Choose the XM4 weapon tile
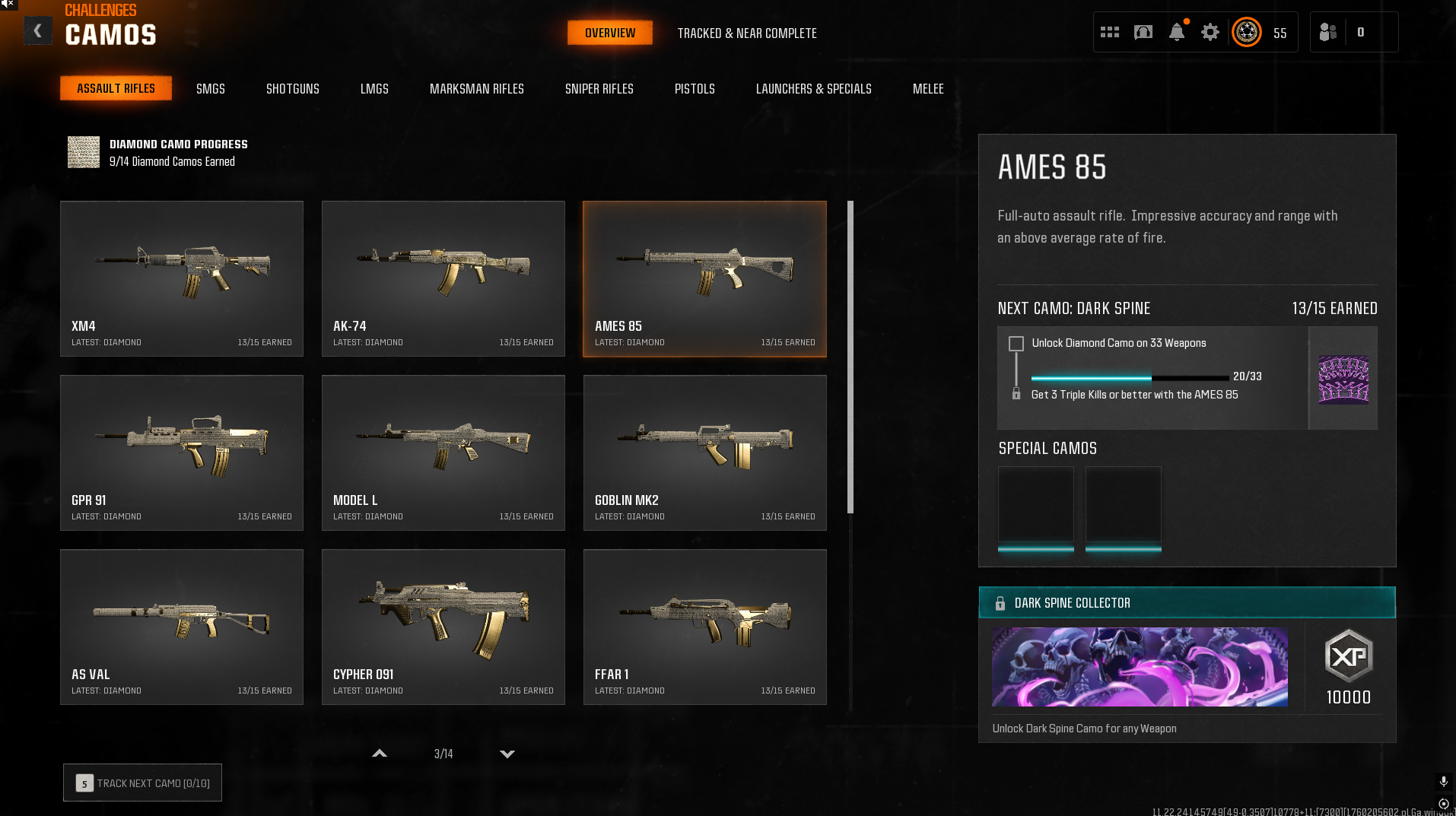Viewport: 1456px width, 816px height. click(x=182, y=278)
